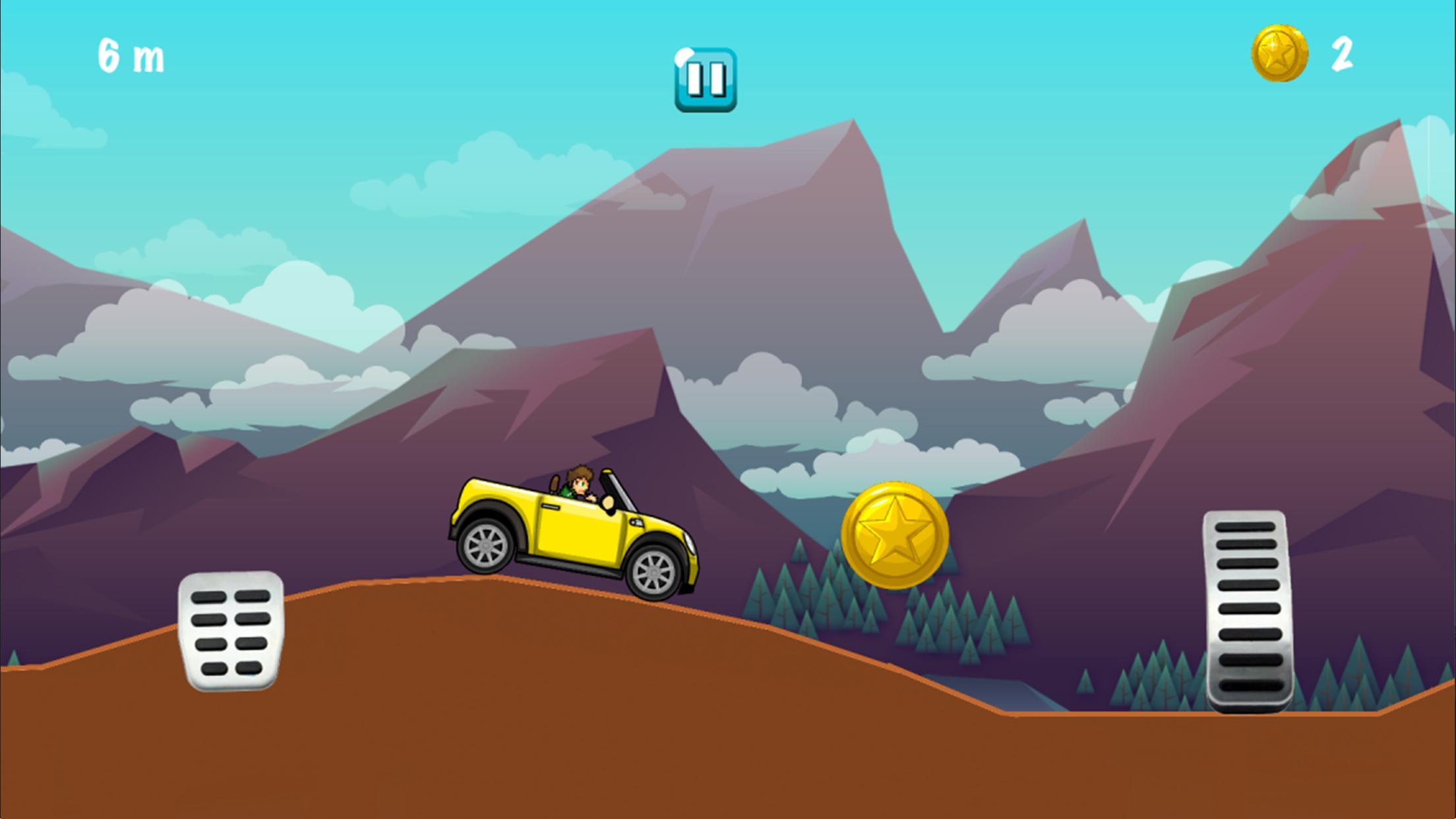Click the 6 m distance label to expand stats
The height and width of the screenshot is (819, 1456).
click(x=129, y=56)
